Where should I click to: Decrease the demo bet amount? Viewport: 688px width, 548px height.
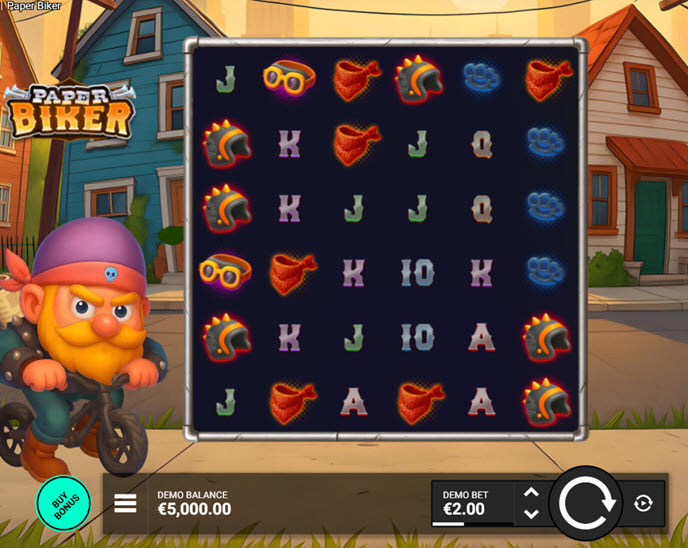click(531, 514)
